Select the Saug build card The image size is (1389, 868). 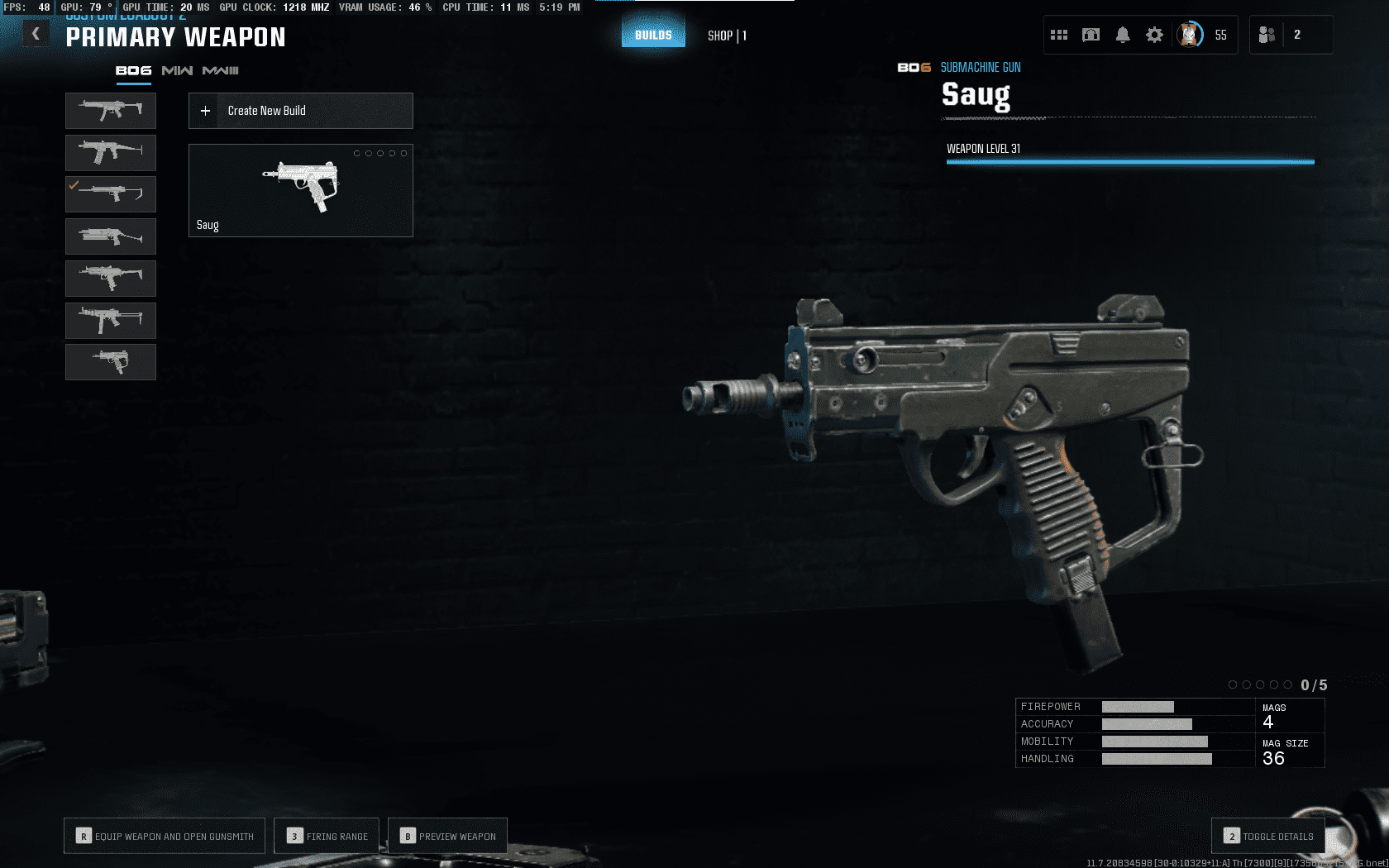pyautogui.click(x=301, y=191)
